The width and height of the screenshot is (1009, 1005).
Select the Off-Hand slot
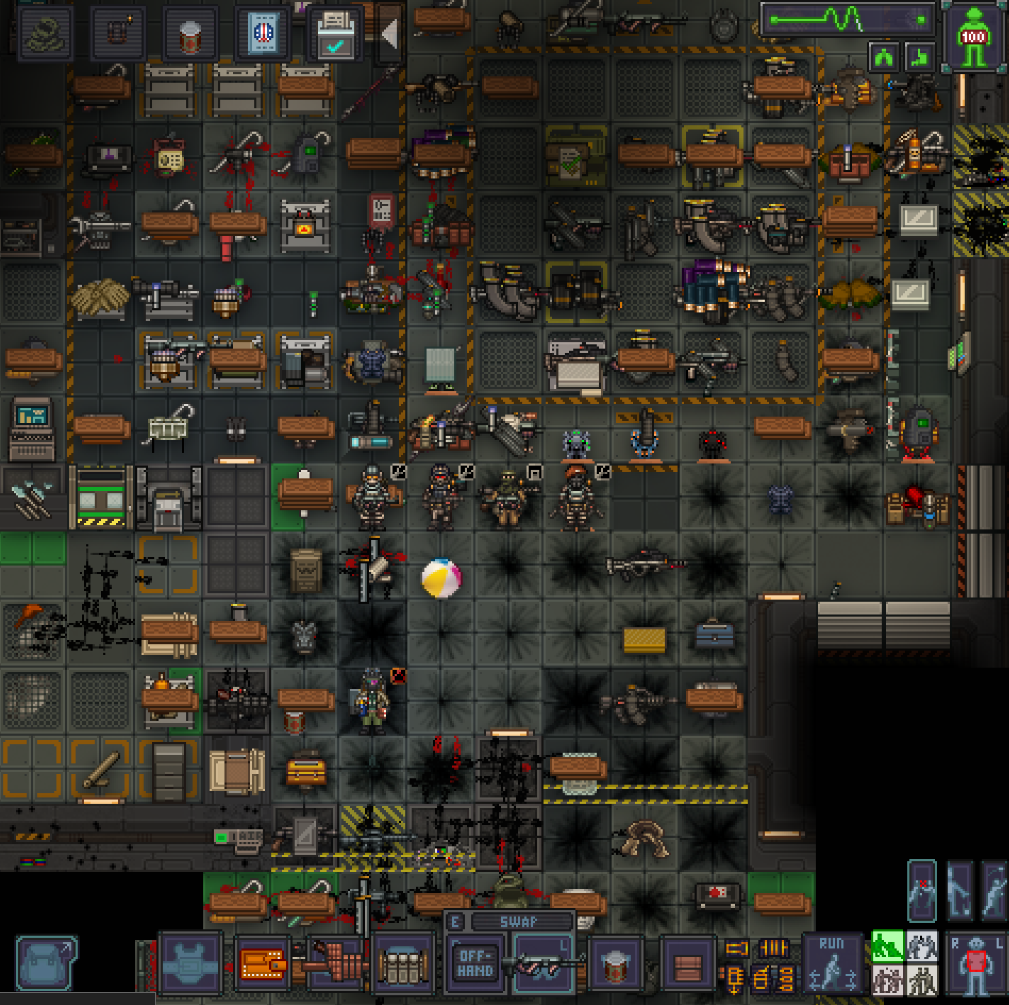coord(474,964)
